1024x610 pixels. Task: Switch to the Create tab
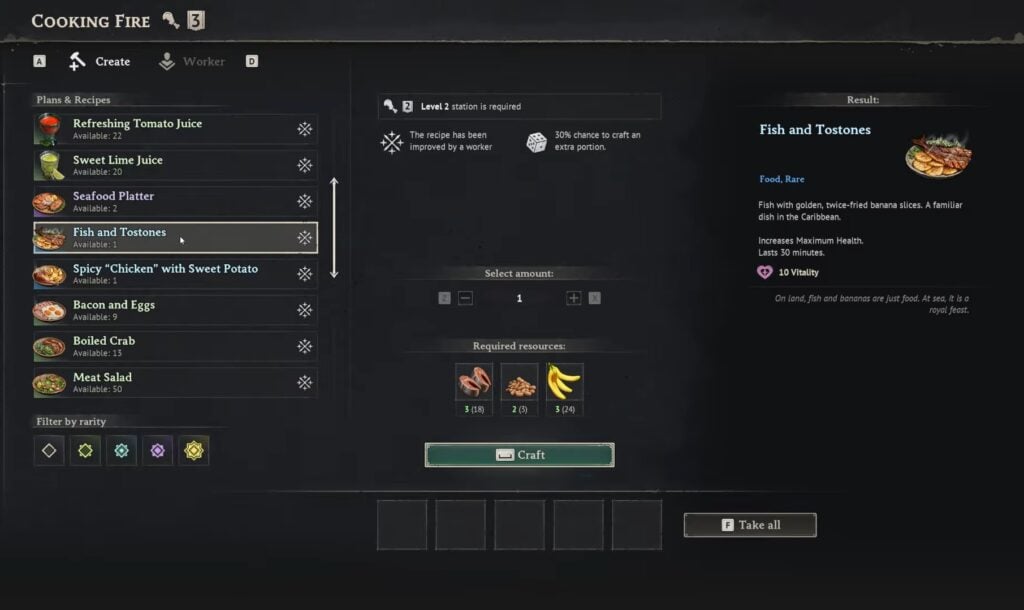pos(101,62)
